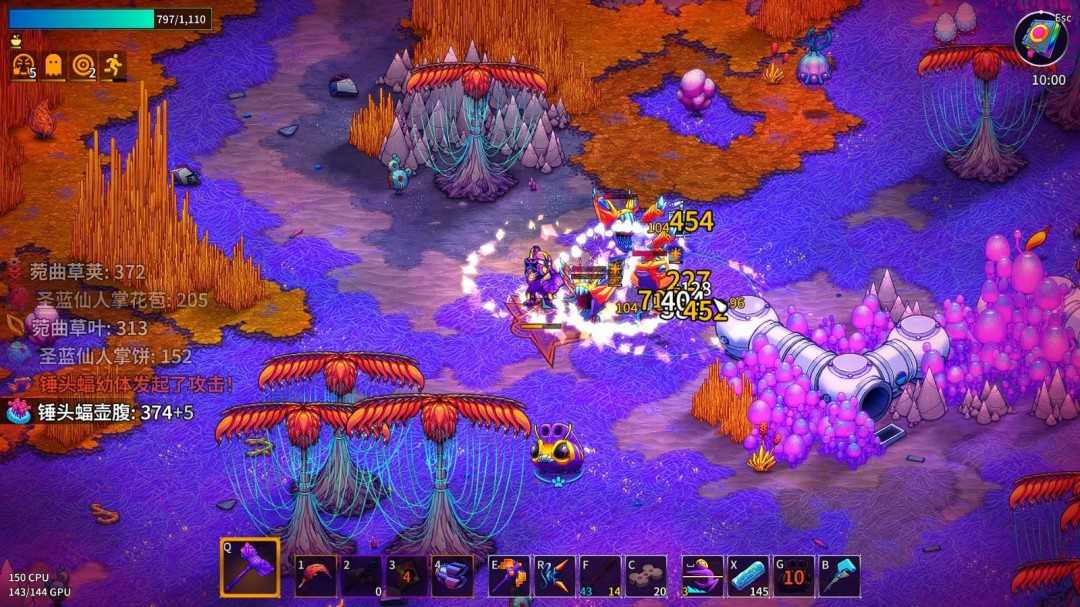Pick the blue gadget in slot 4
The width and height of the screenshot is (1080, 607).
coord(453,576)
